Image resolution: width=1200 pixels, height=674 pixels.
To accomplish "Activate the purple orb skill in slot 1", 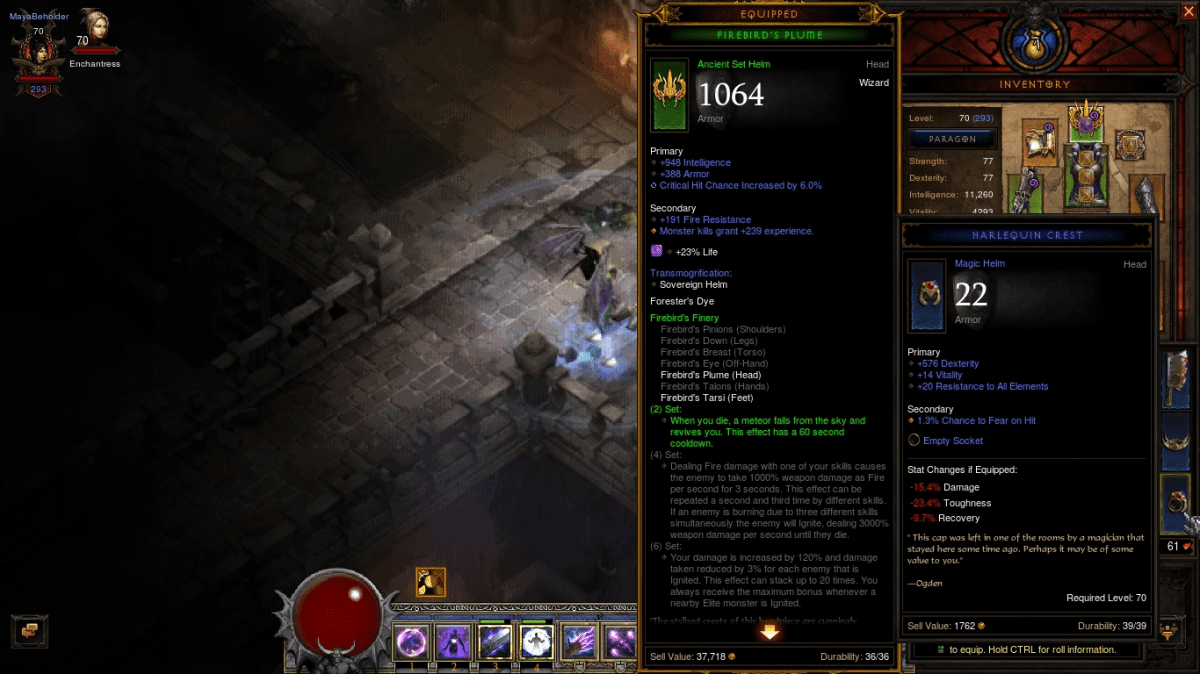I will tap(410, 641).
